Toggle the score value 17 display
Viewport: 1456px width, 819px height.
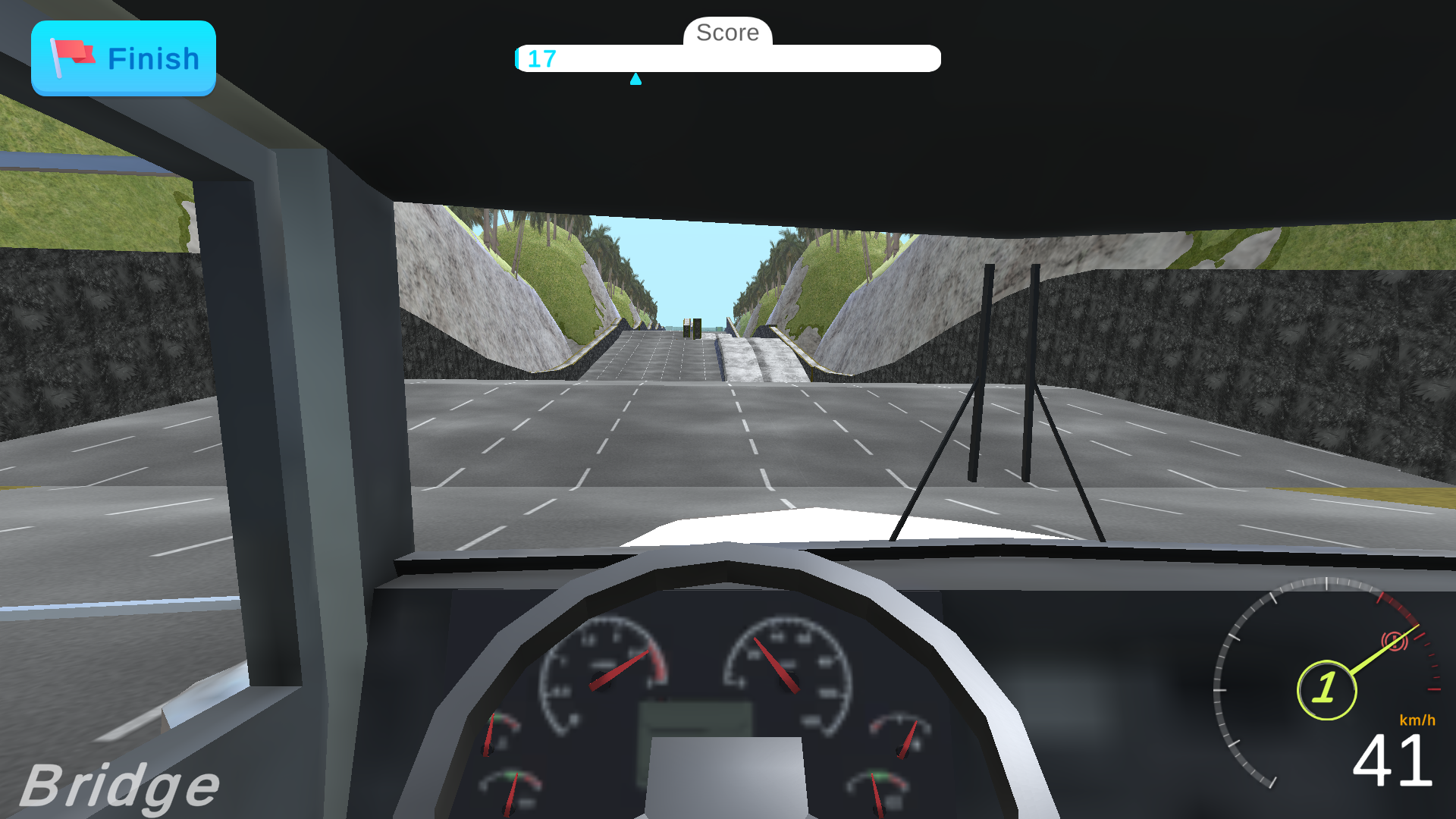pos(541,59)
